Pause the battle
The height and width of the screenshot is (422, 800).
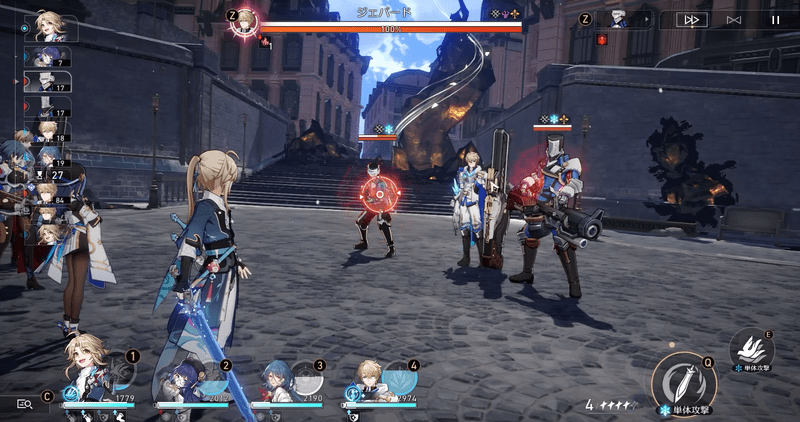click(775, 19)
